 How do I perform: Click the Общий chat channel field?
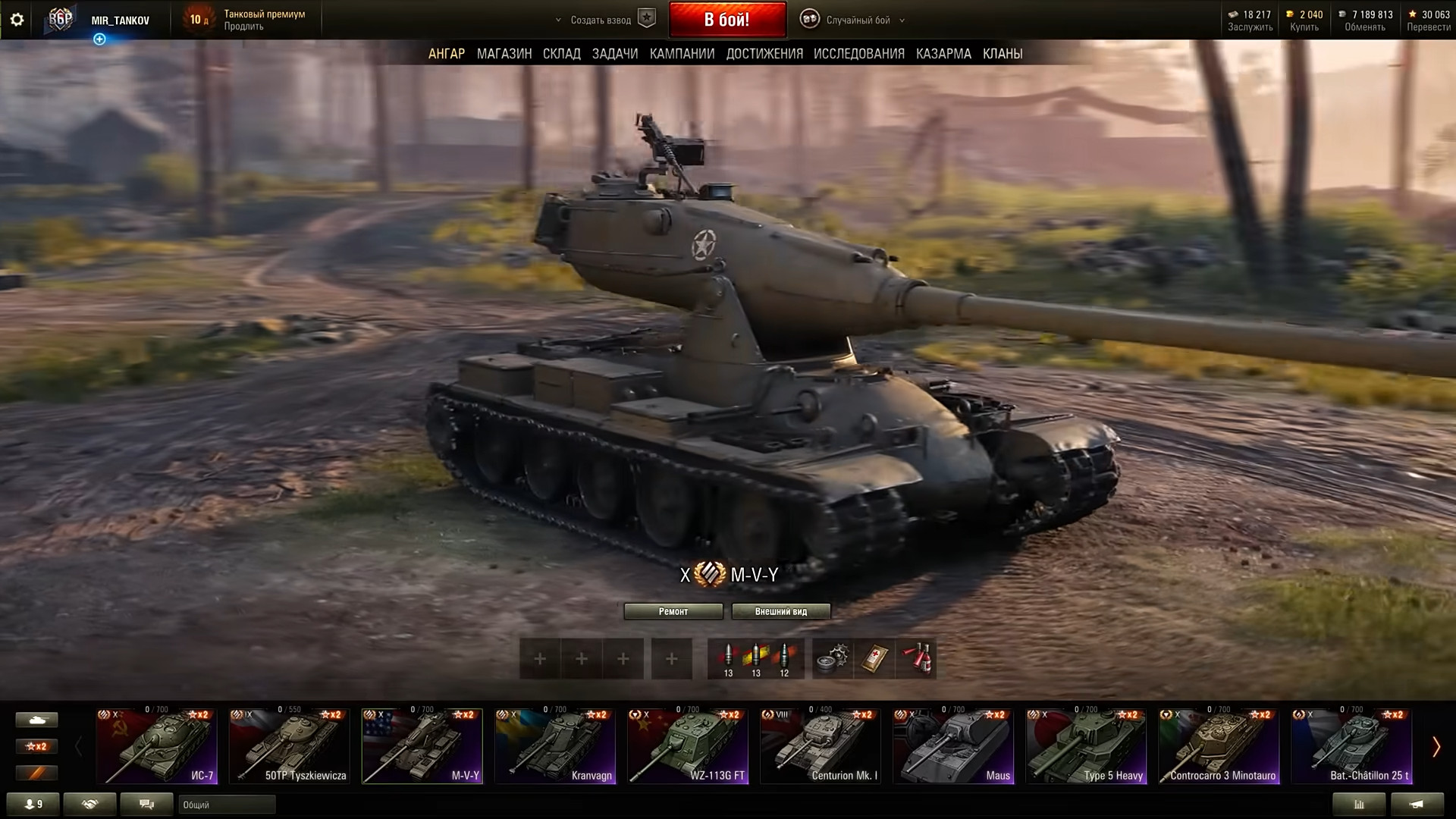227,805
